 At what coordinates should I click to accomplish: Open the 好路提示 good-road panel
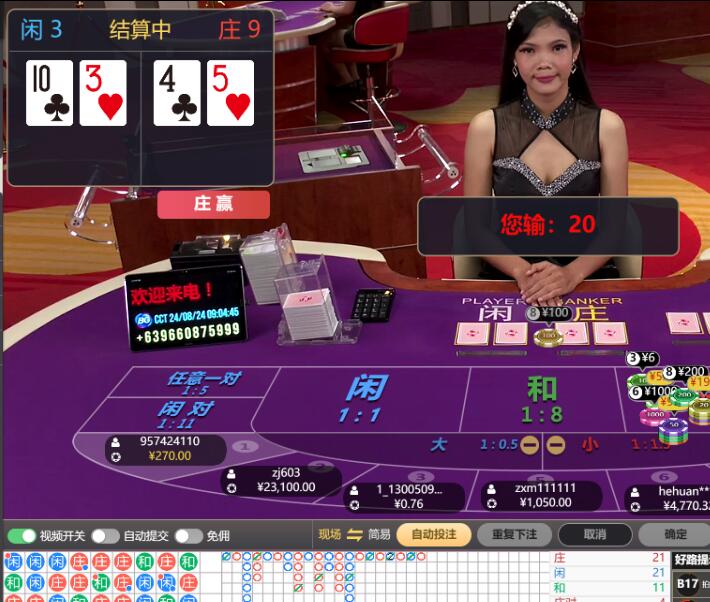(x=691, y=560)
